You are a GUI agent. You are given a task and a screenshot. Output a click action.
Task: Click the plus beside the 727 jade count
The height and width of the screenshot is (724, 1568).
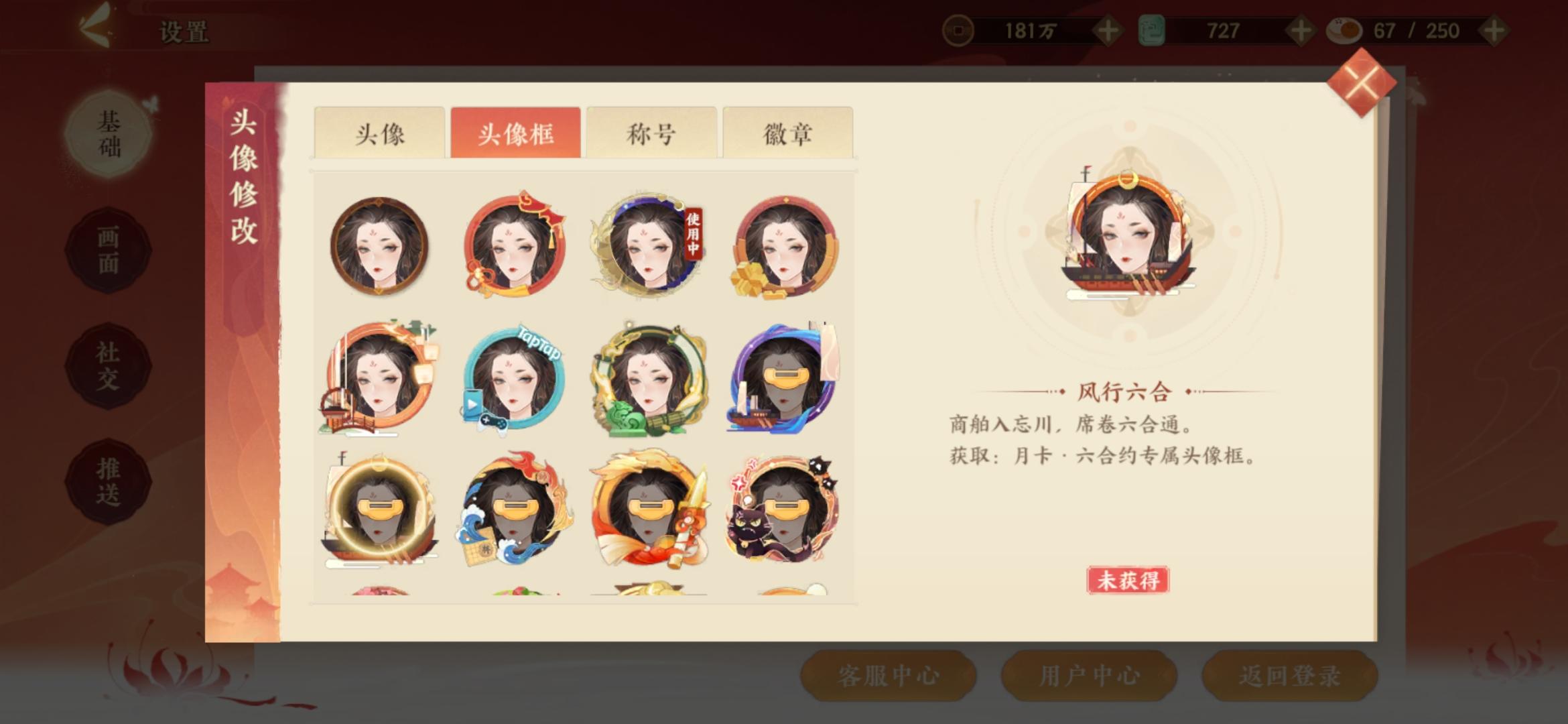pyautogui.click(x=1301, y=30)
